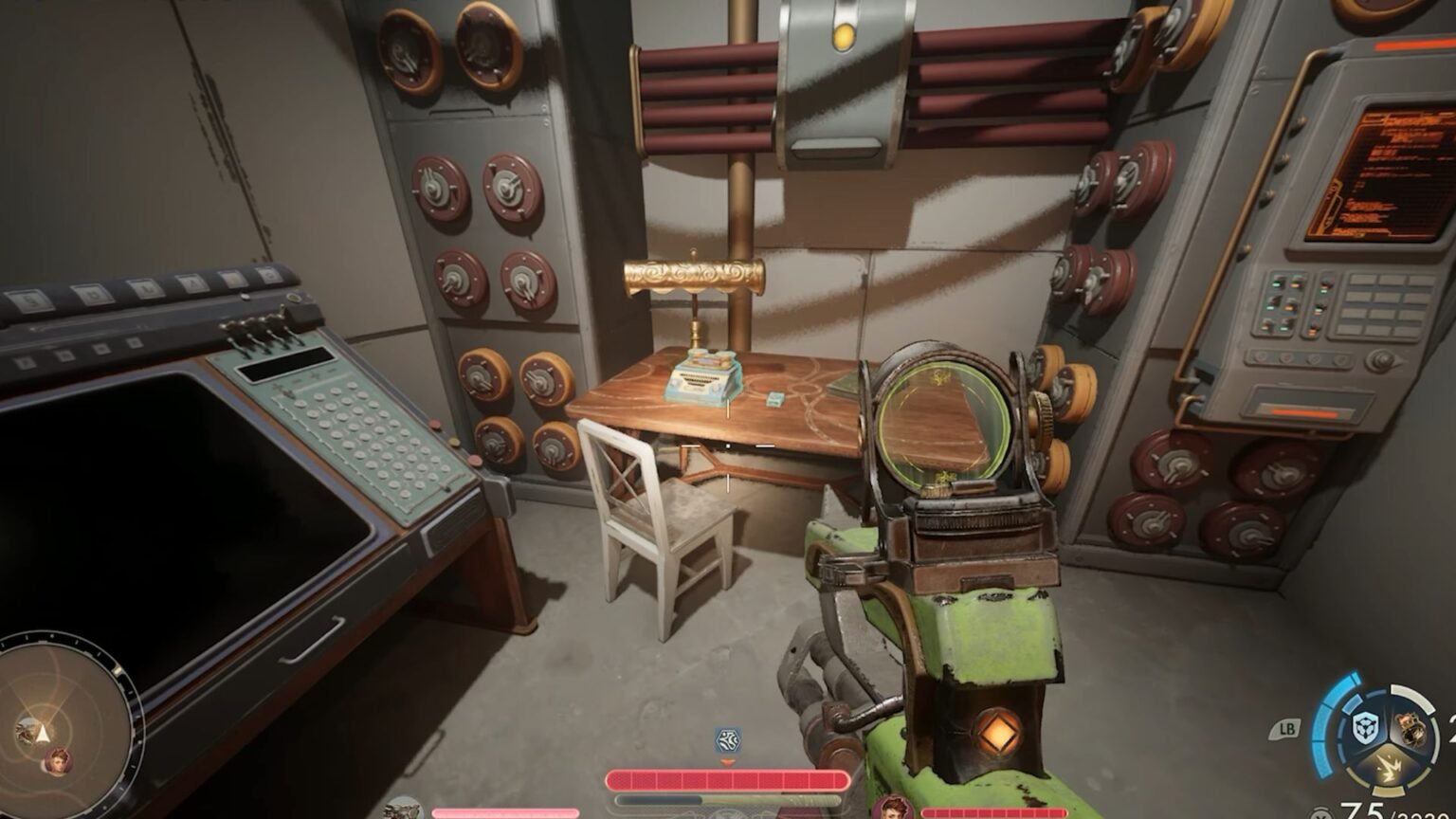Select the golden gauntlet weapon slot
This screenshot has height=819, width=1456.
(x=1410, y=728)
